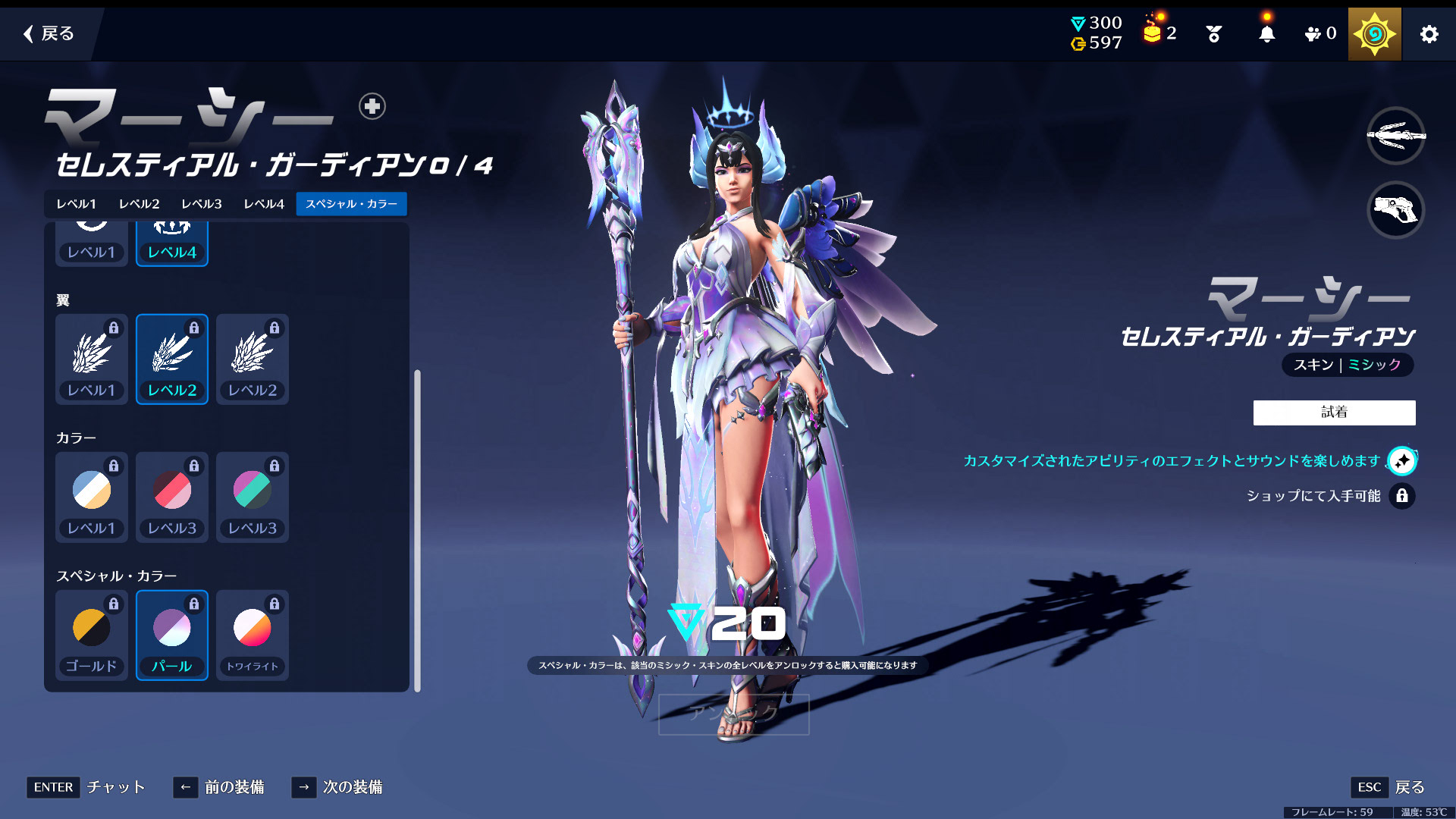Switch to the レベル4 tab
The height and width of the screenshot is (819, 1456).
pos(263,204)
